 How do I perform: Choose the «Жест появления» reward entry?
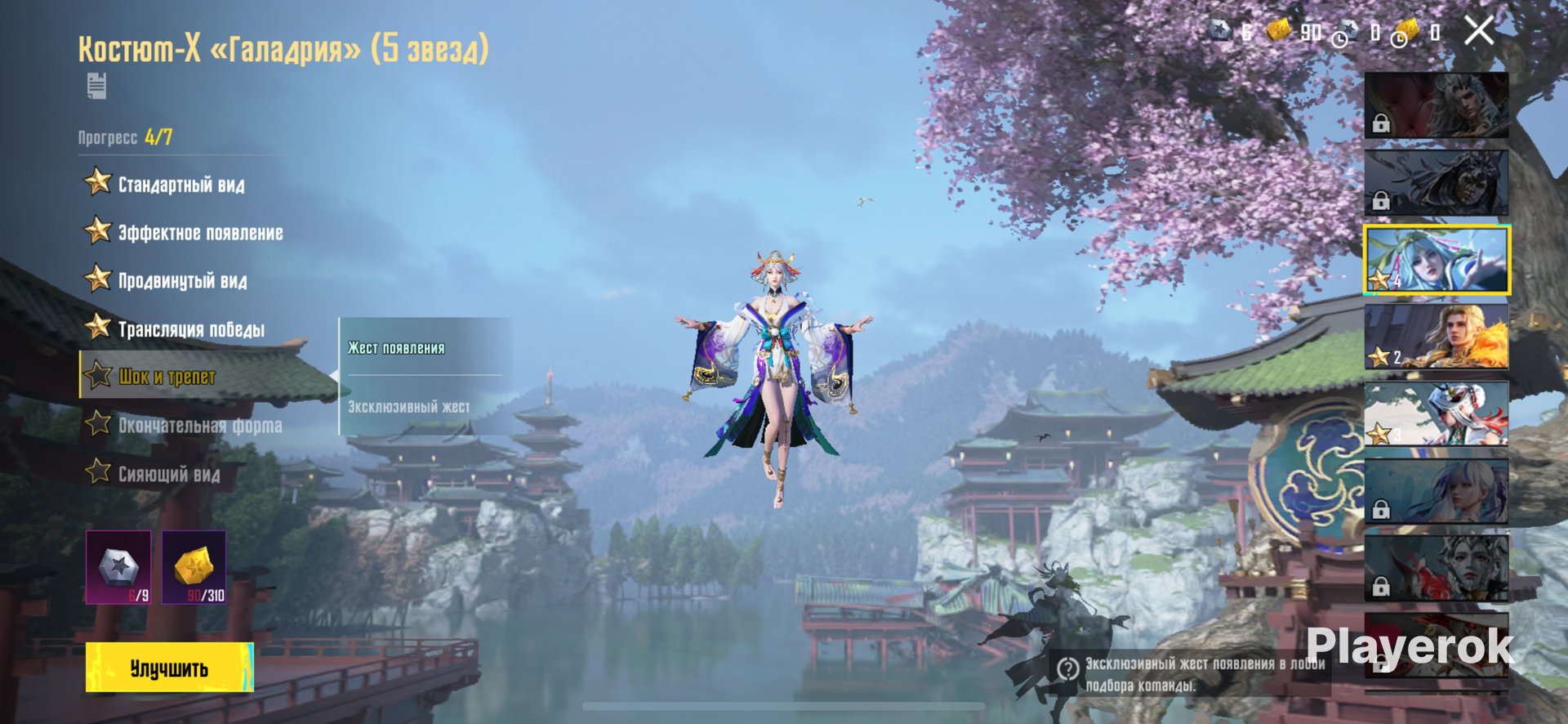click(x=397, y=348)
